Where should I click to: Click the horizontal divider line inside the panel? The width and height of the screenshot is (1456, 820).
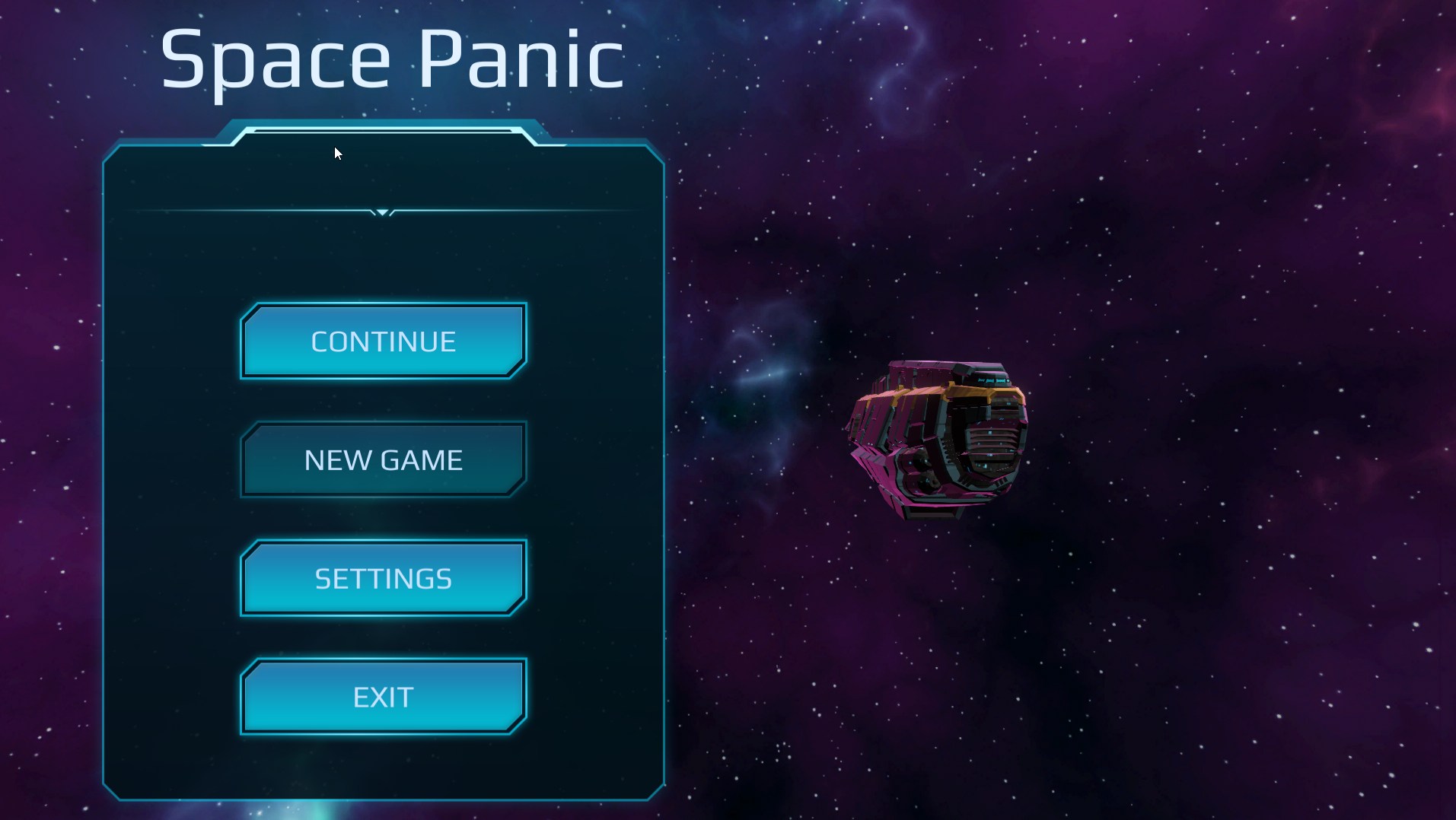266,211
